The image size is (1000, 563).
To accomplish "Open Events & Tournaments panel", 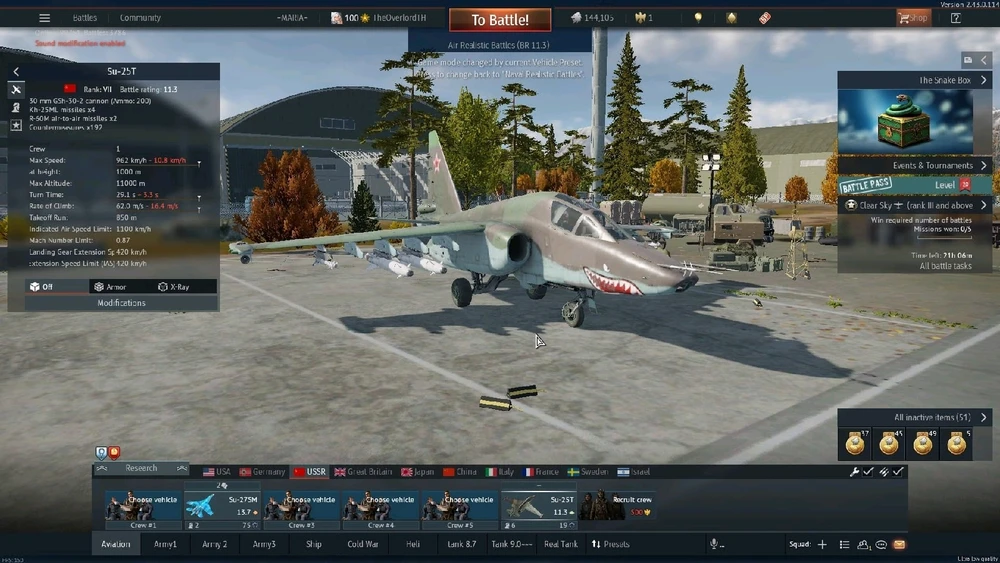I will point(915,165).
